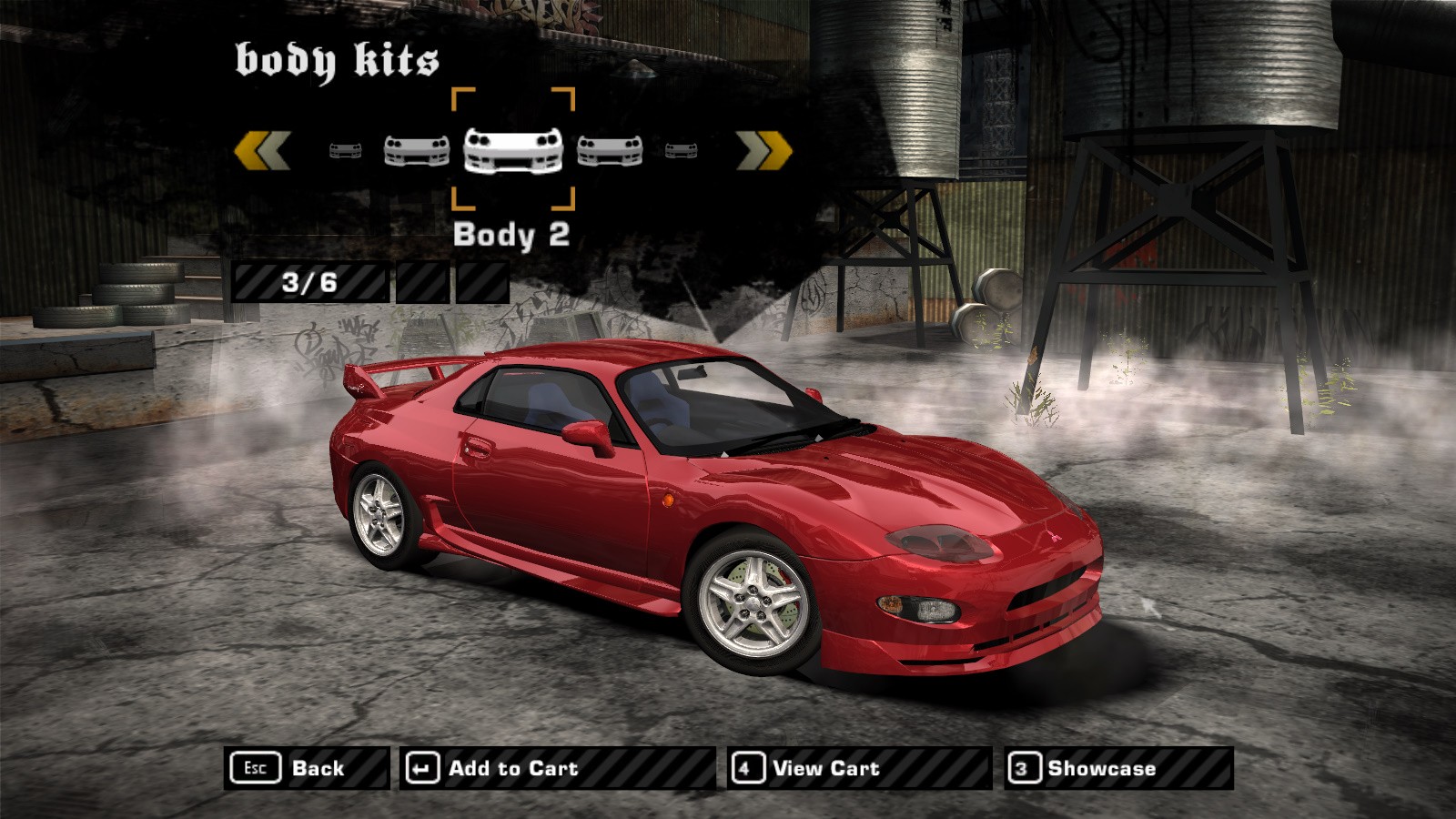Open View Cart
Screen dimensions: 1456x819
click(x=858, y=768)
